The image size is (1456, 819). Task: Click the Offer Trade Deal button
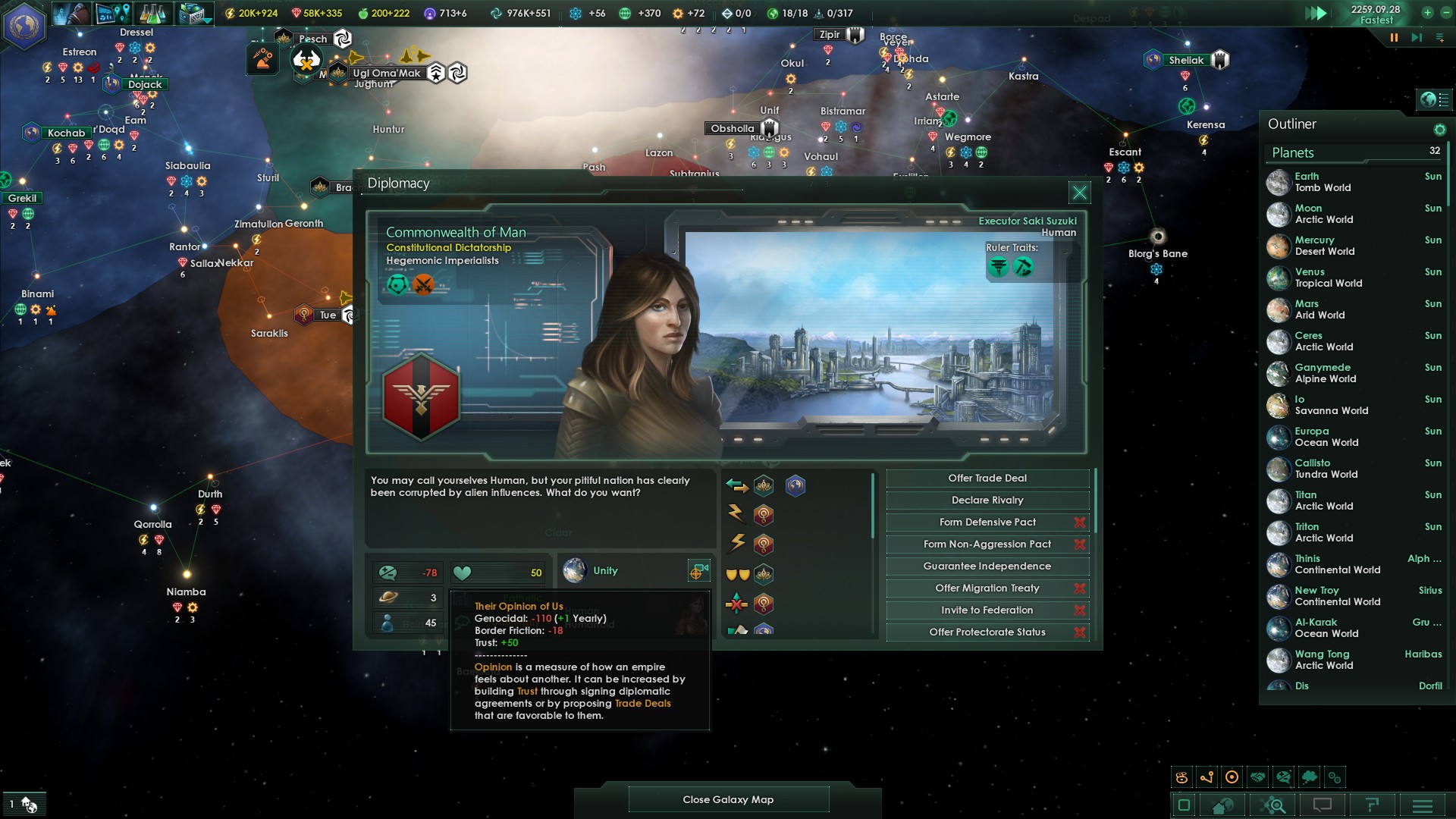click(x=987, y=478)
